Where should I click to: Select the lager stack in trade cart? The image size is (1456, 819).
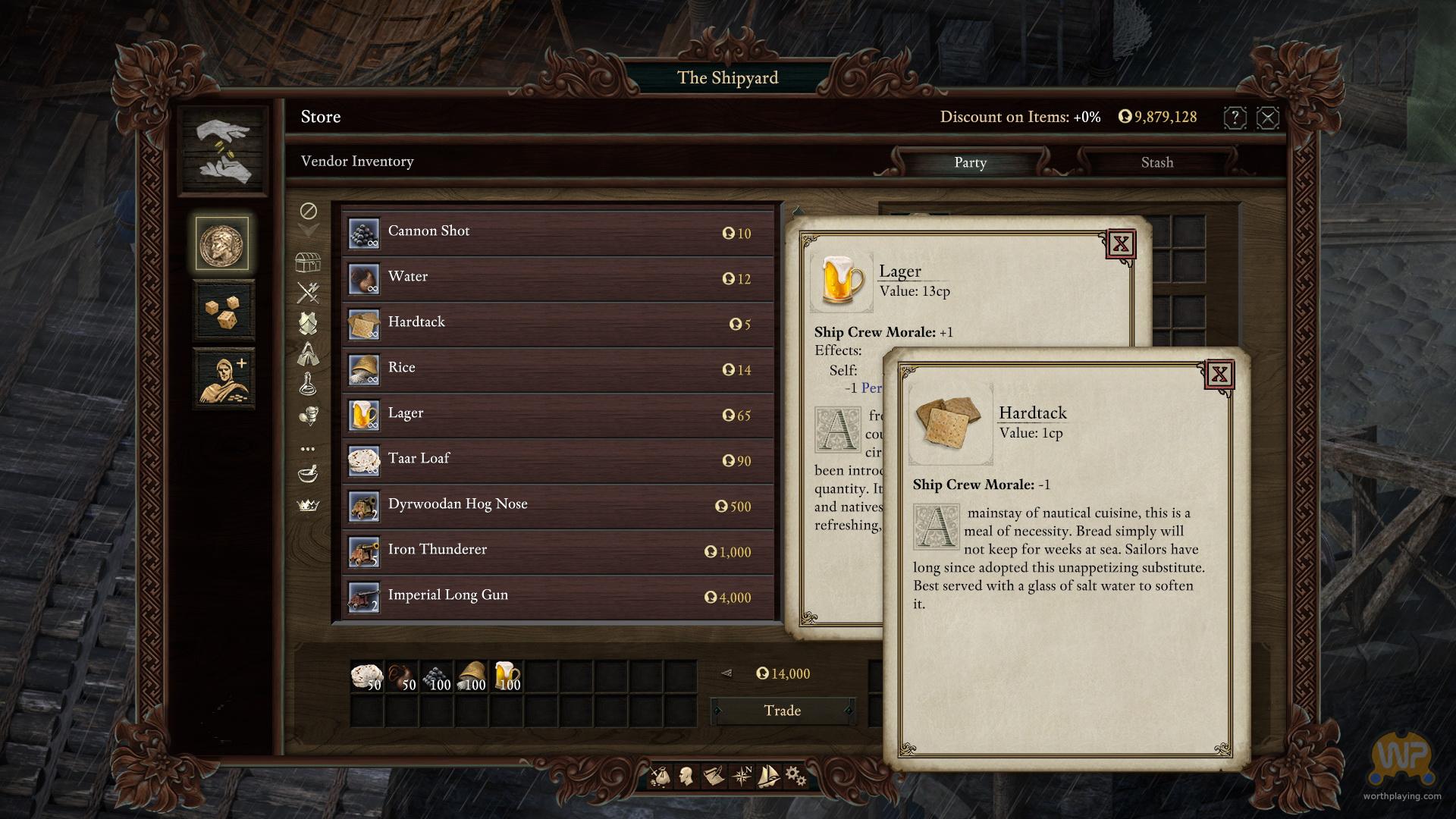507,676
